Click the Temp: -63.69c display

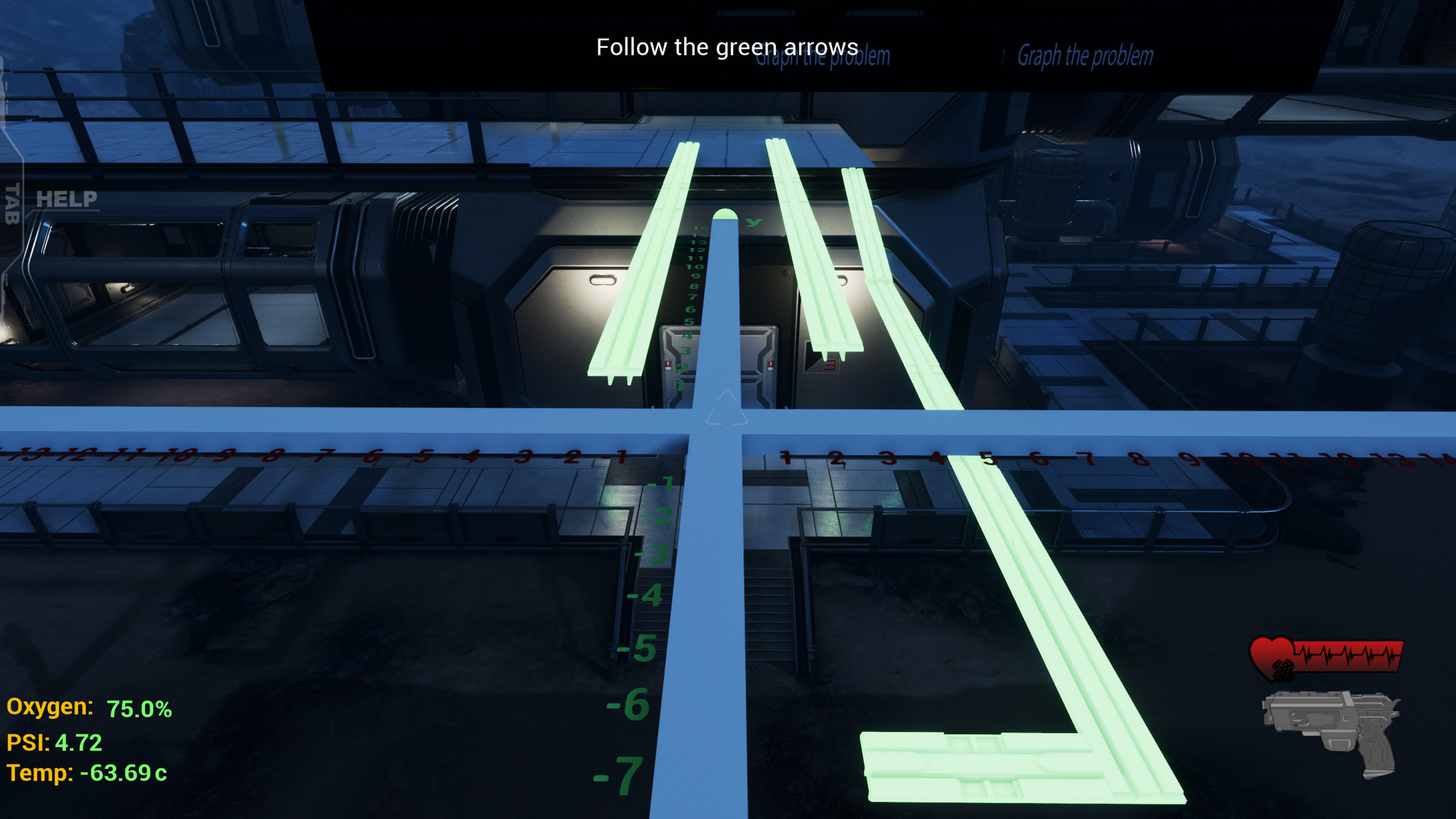83,775
